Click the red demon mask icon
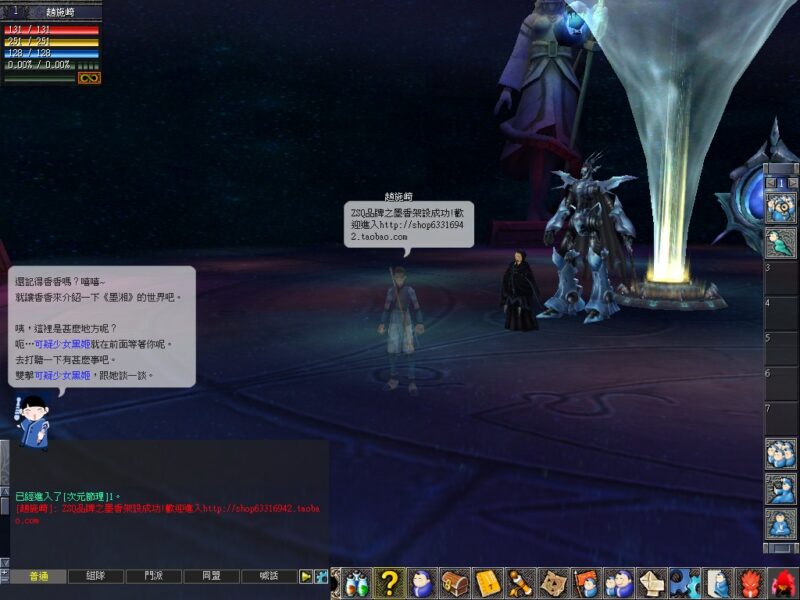This screenshot has width=800, height=600. tap(749, 583)
